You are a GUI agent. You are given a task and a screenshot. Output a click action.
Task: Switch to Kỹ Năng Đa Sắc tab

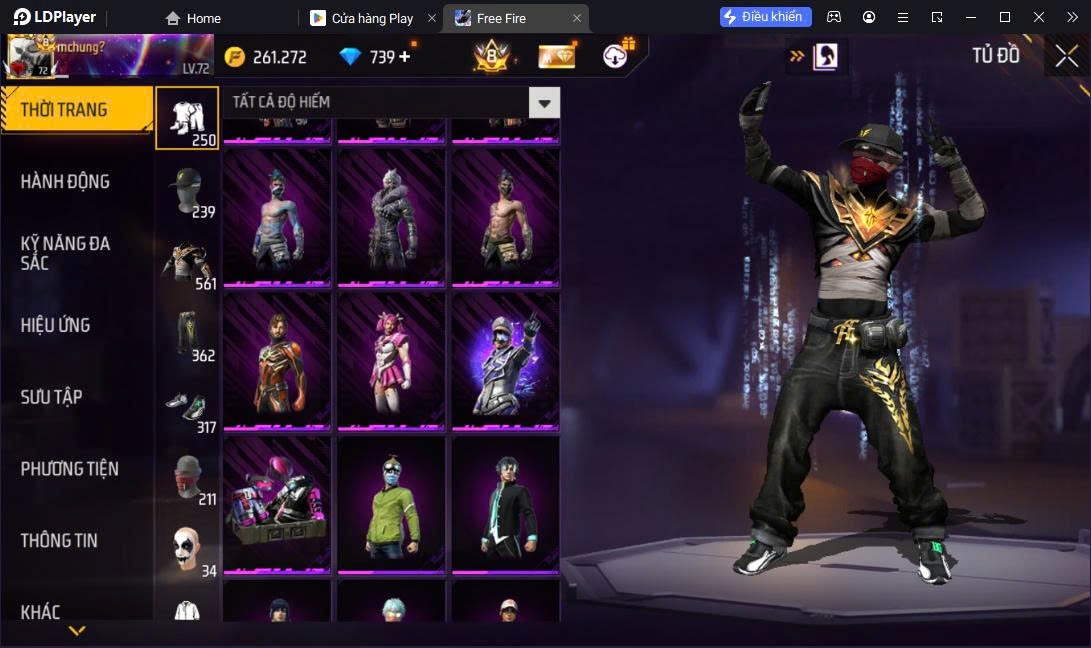66,253
